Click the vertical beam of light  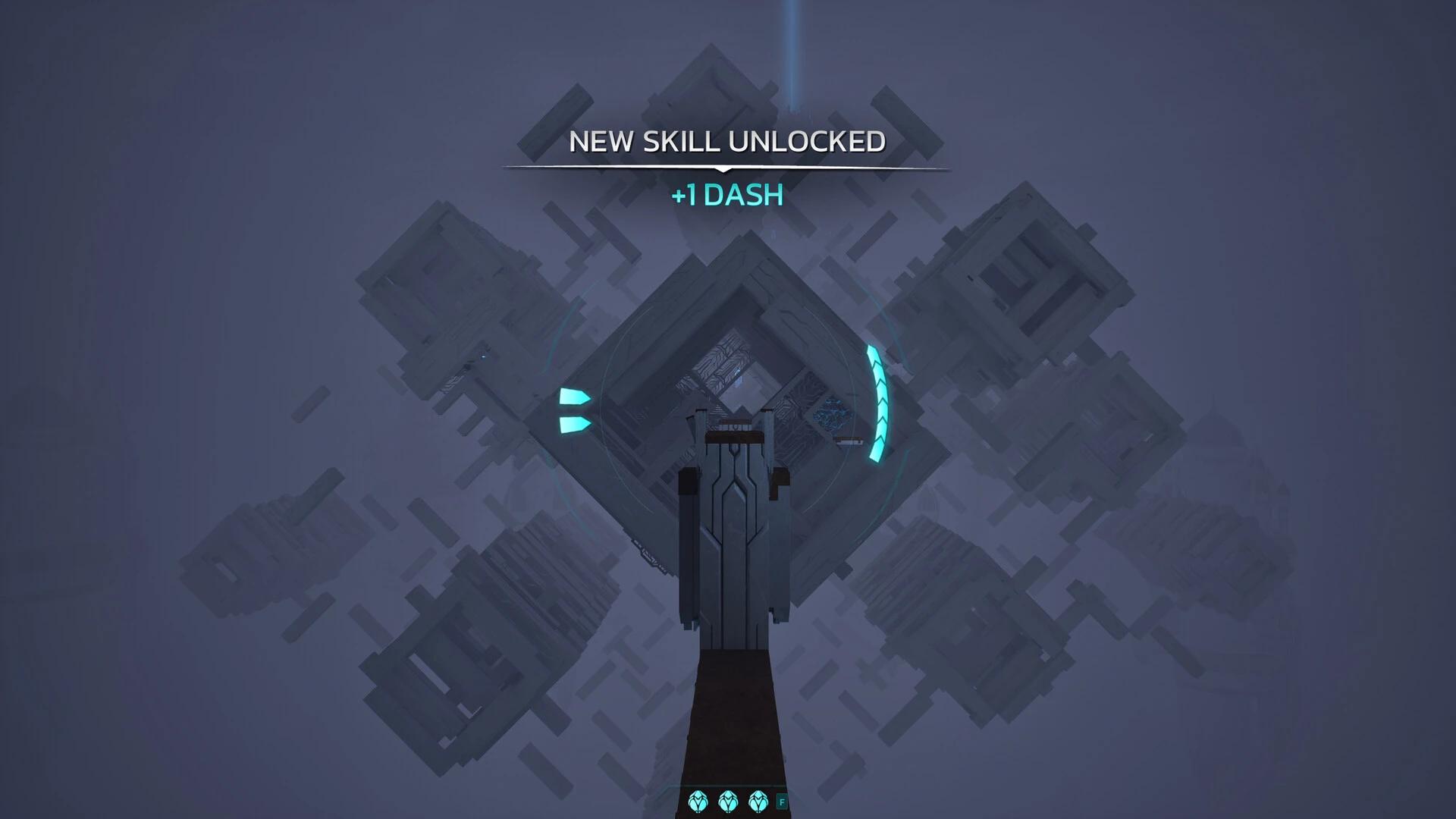click(x=792, y=45)
